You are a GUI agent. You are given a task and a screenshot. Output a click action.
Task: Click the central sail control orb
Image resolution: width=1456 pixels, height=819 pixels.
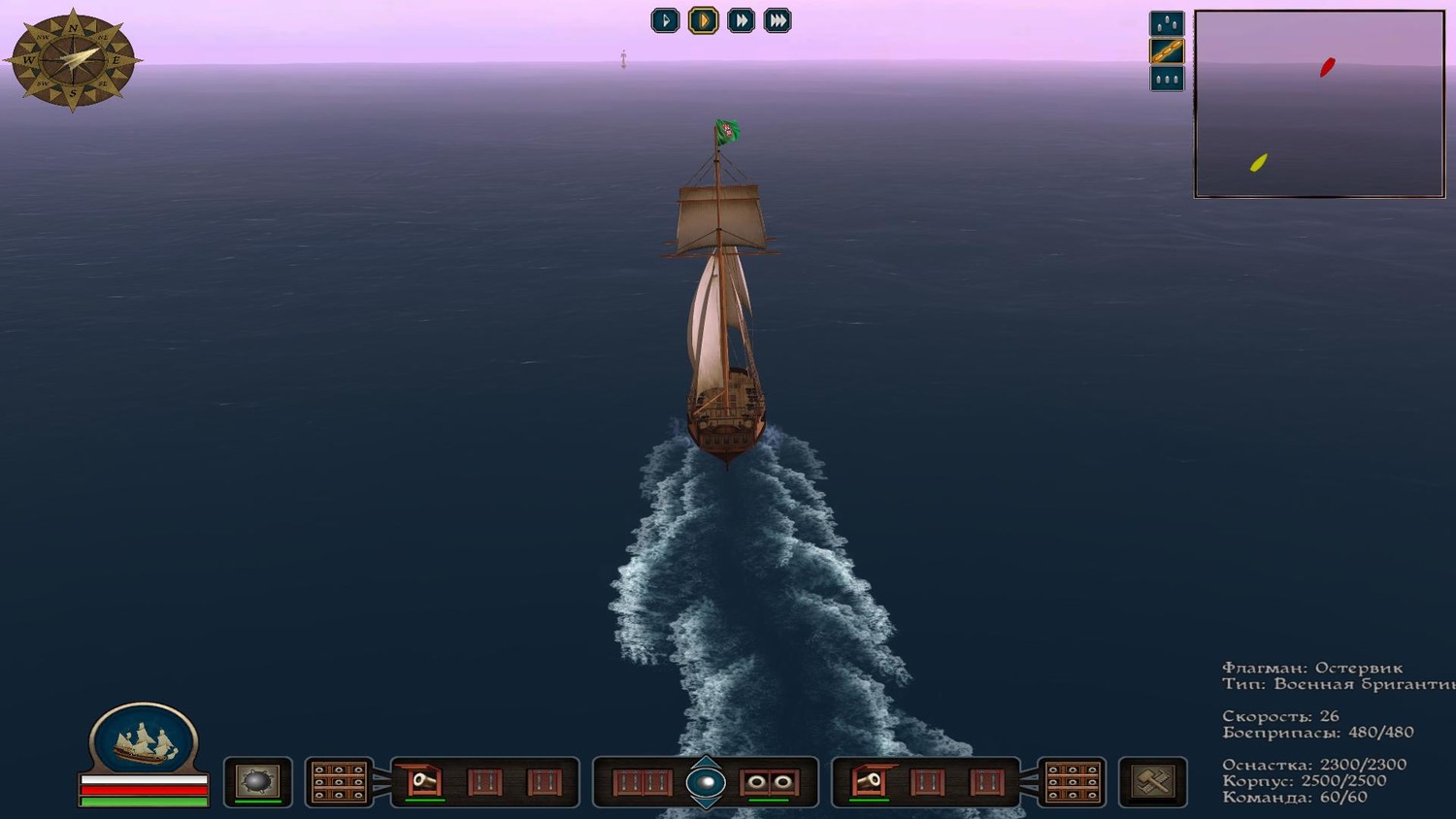coord(706,782)
